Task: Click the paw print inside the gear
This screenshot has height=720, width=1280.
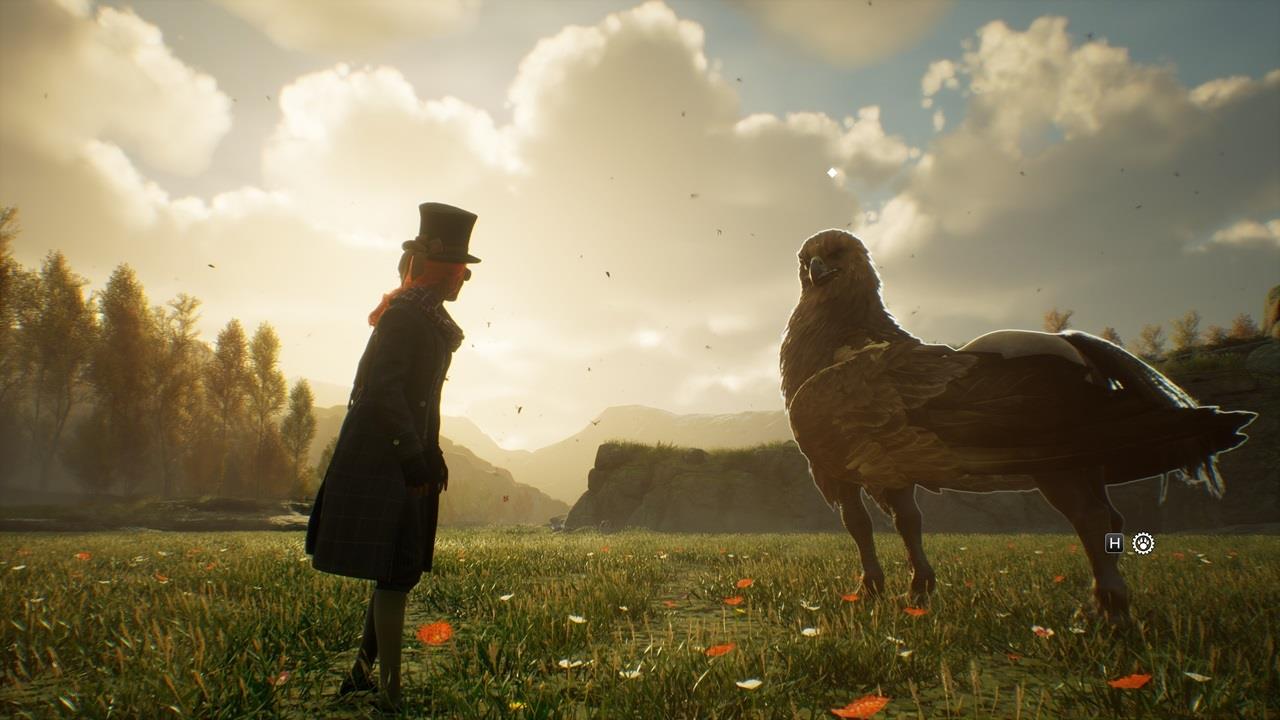Action: point(1143,543)
